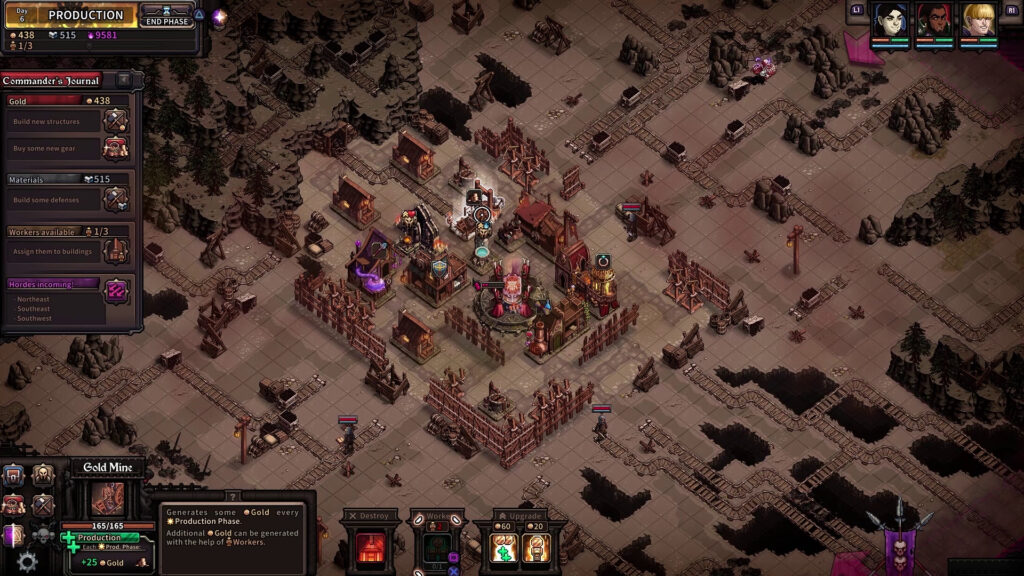The image size is (1024, 576).
Task: Destroy the selected Gold Mine
Action: [371, 548]
